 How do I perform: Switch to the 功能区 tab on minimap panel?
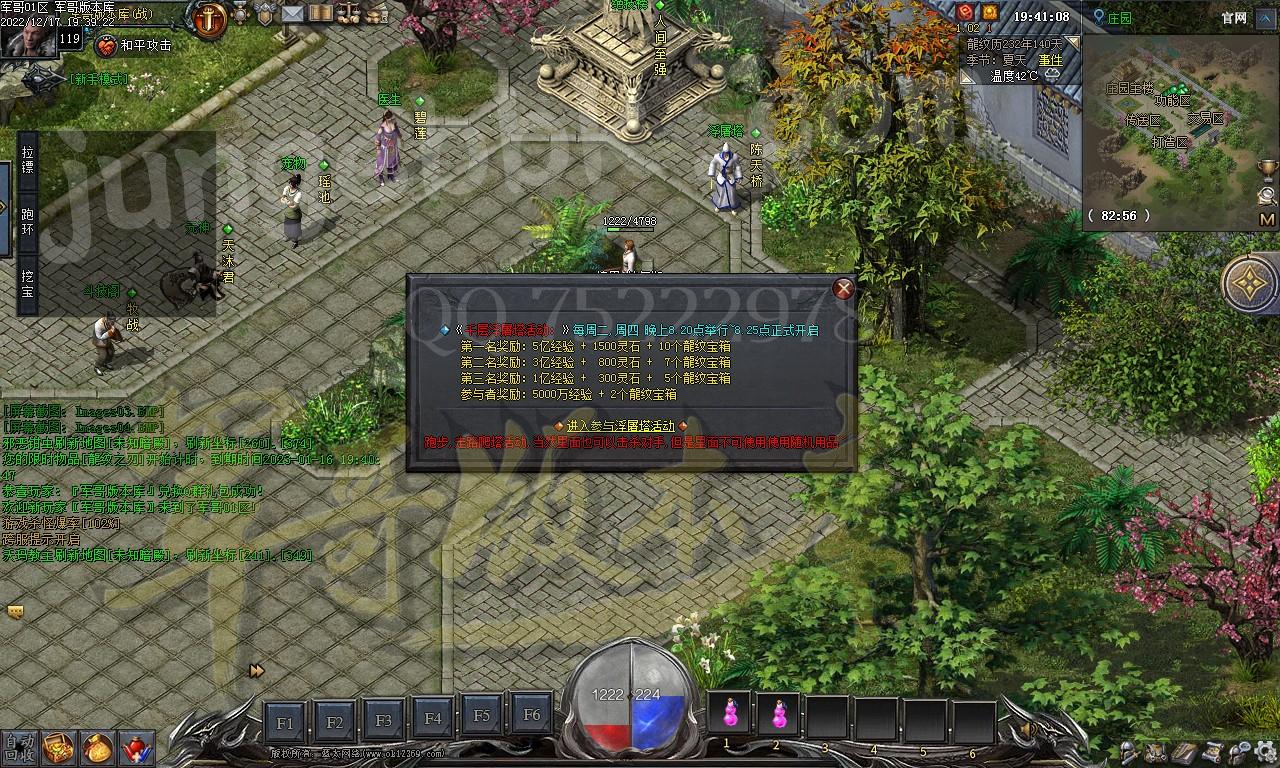[1172, 100]
